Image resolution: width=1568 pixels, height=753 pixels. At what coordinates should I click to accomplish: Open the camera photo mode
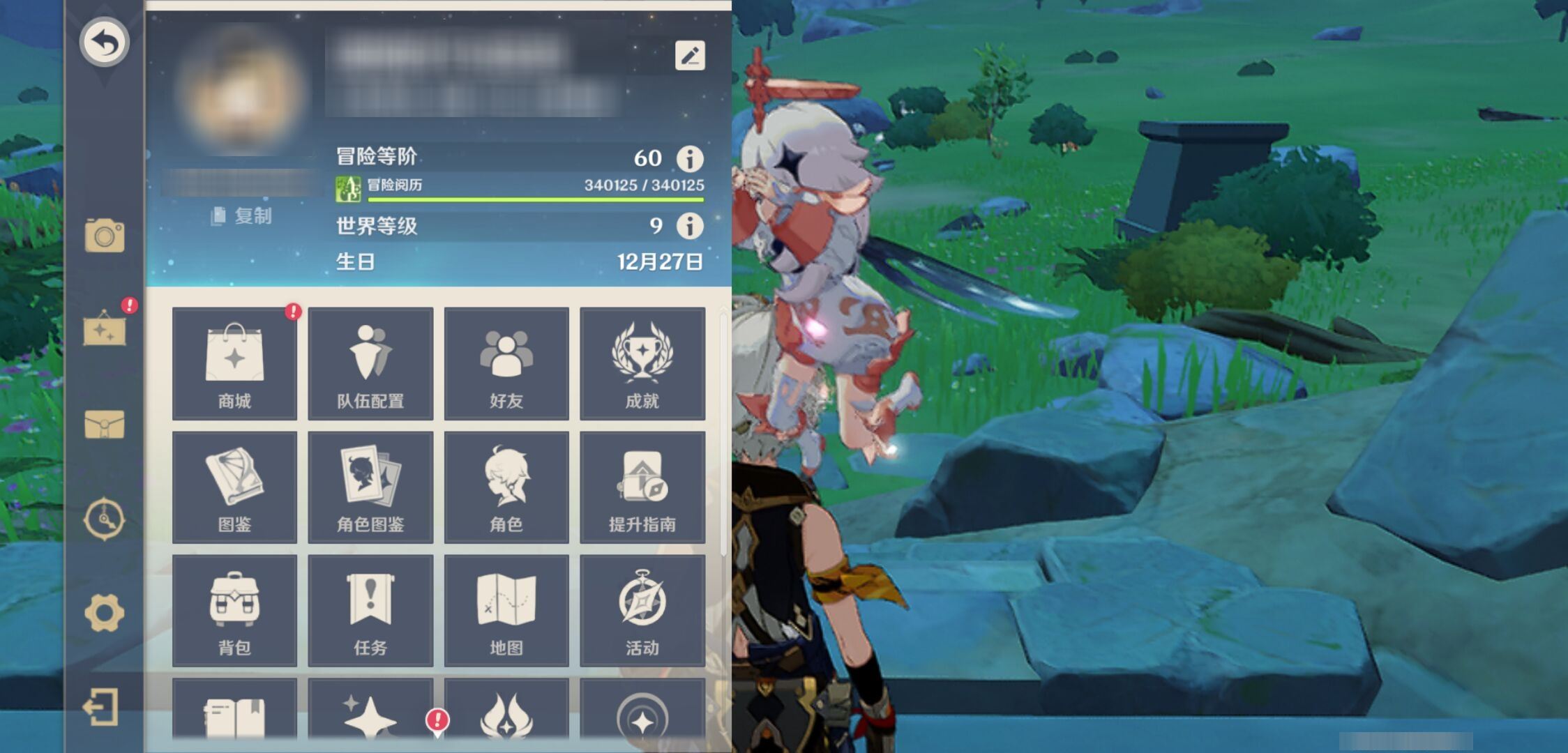pos(105,236)
